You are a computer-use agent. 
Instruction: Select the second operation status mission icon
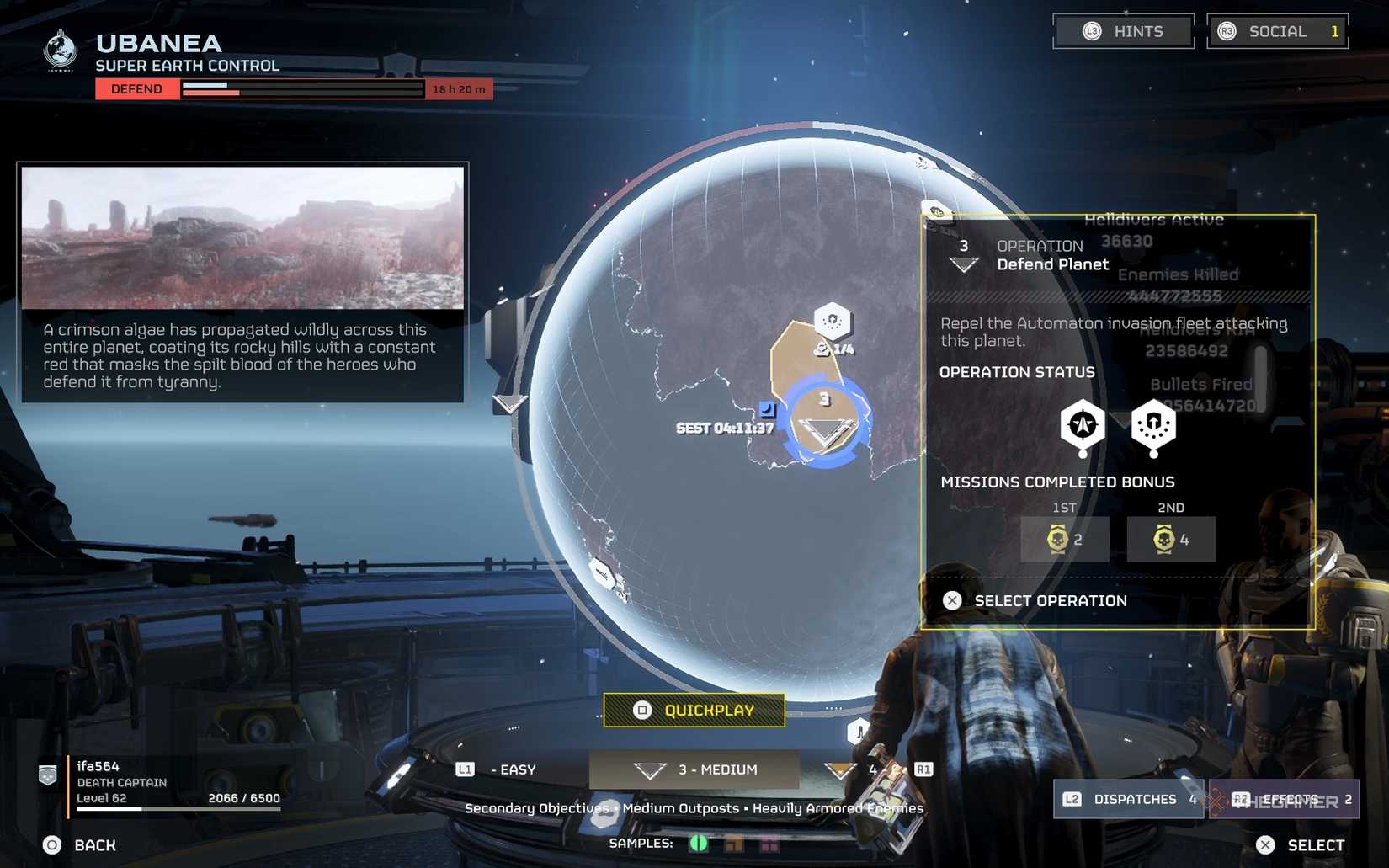(x=1153, y=424)
